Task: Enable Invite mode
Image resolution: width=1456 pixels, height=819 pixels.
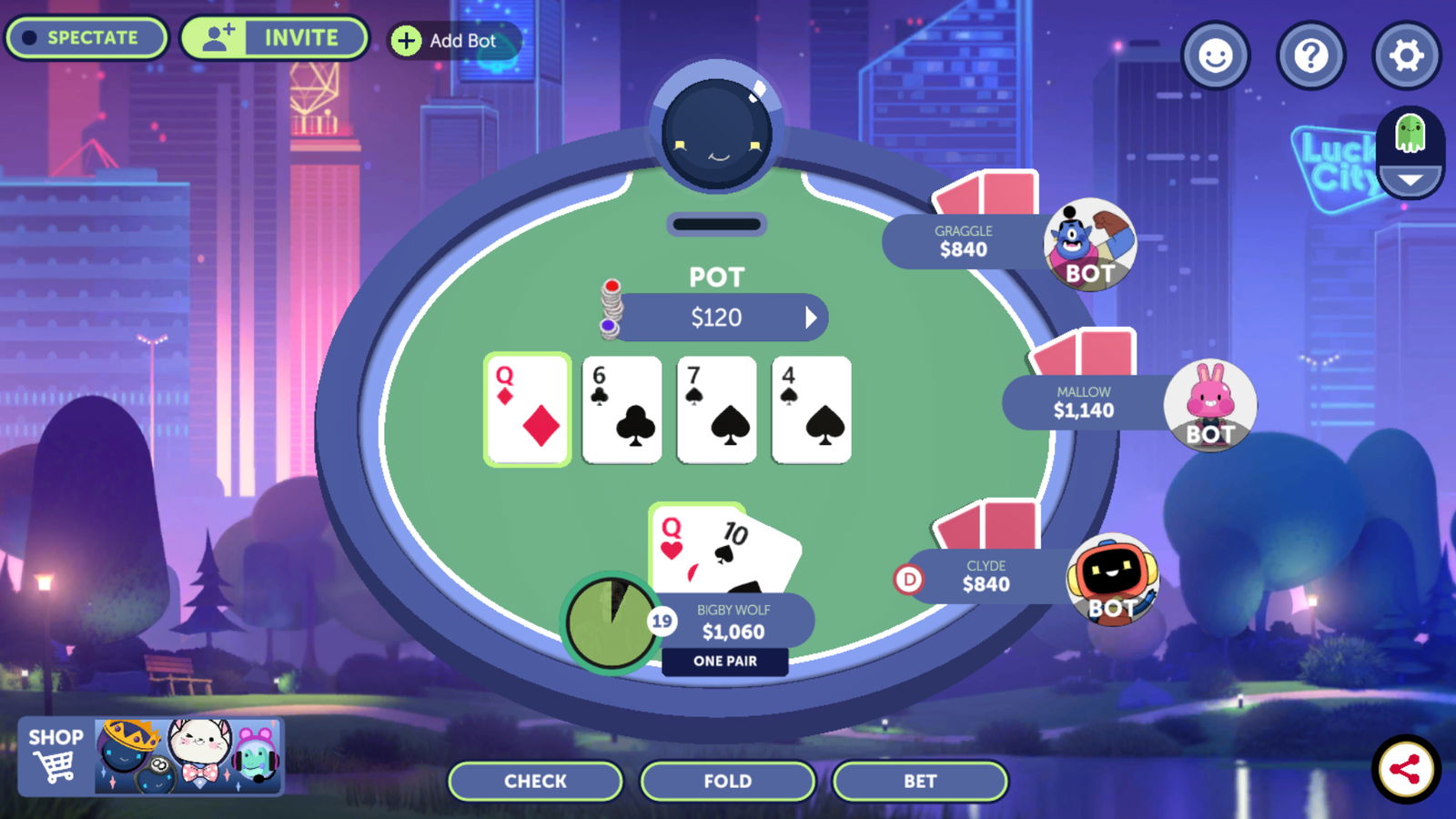Action: click(x=273, y=37)
